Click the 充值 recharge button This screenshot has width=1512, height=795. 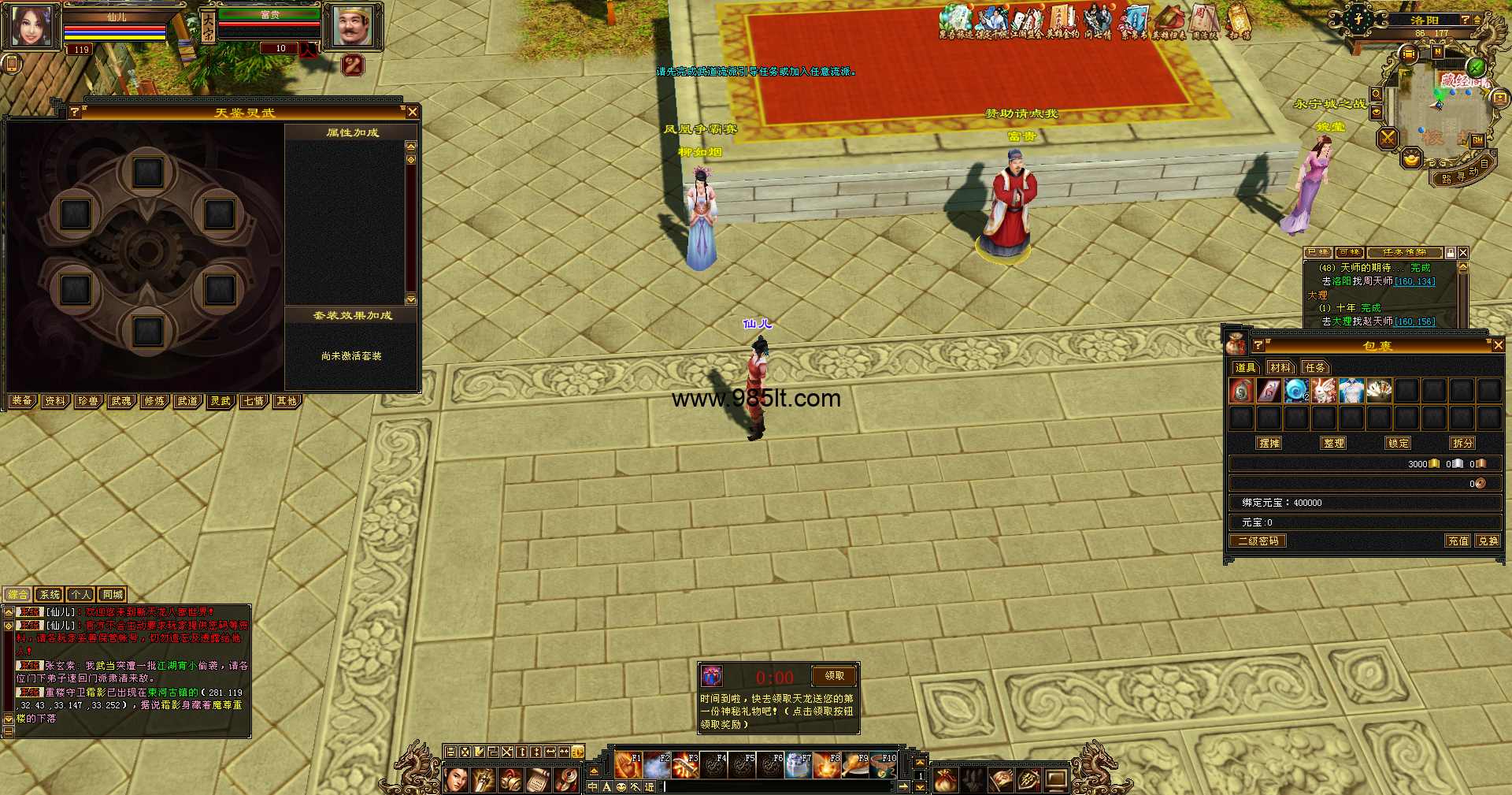(1458, 541)
